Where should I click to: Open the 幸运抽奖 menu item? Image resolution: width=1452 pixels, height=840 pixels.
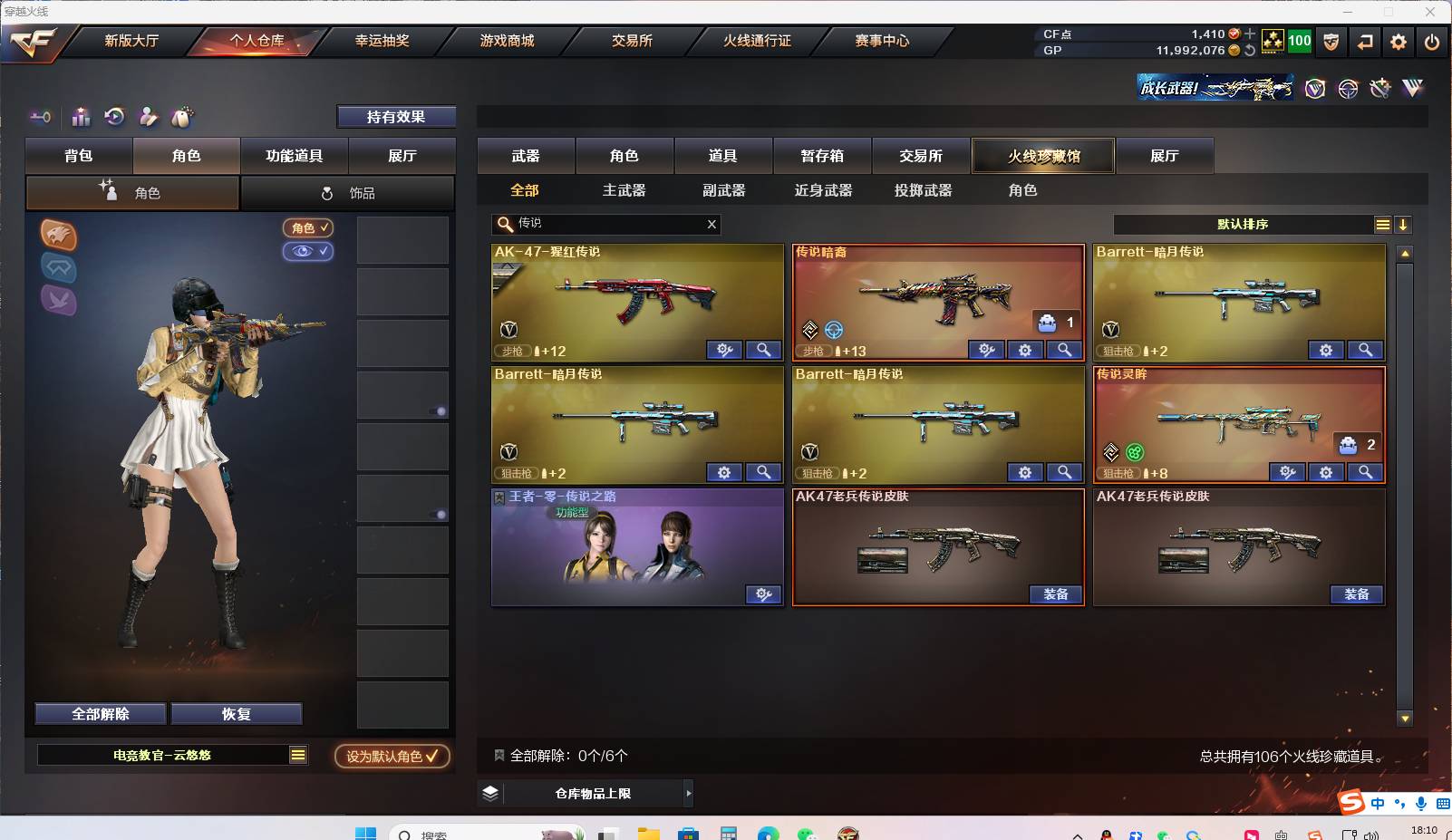click(382, 40)
